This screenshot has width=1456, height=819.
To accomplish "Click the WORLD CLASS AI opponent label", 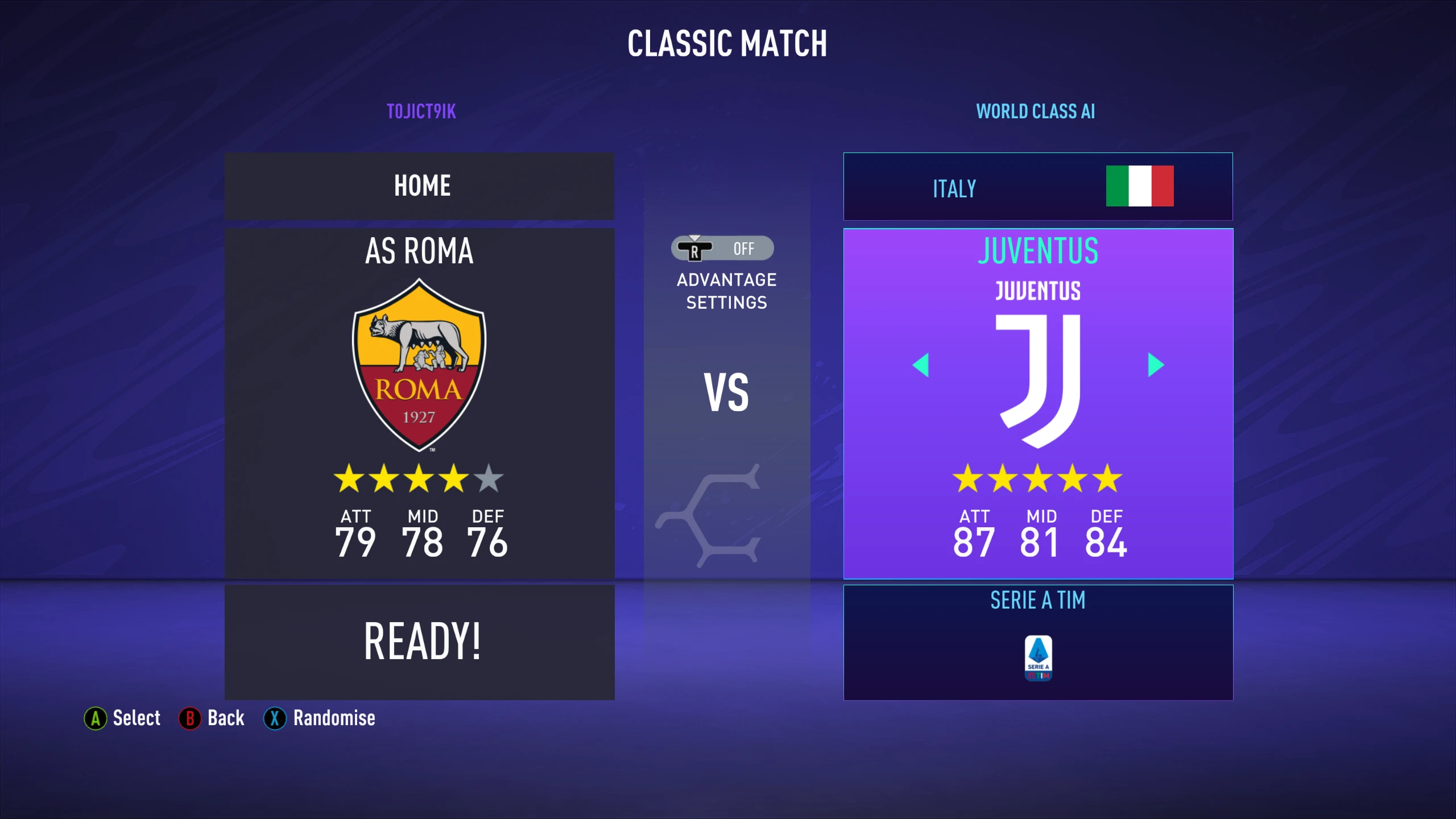I will [1036, 111].
